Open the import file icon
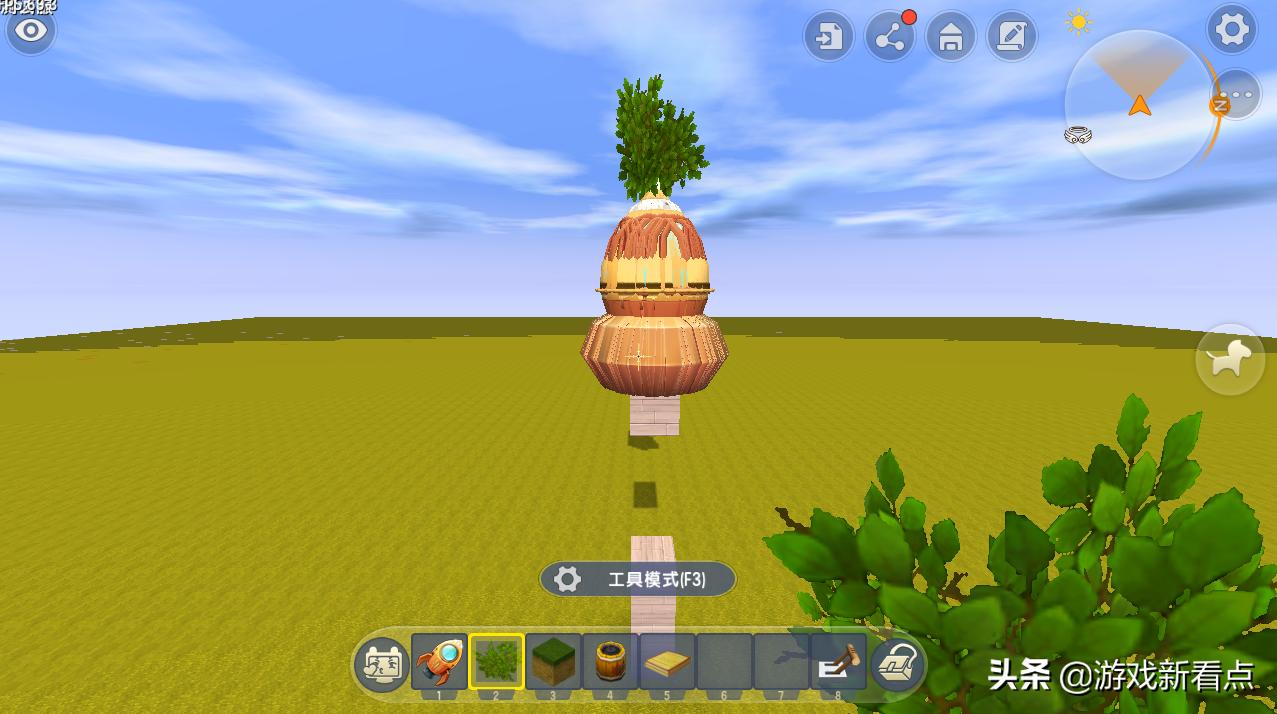 829,38
